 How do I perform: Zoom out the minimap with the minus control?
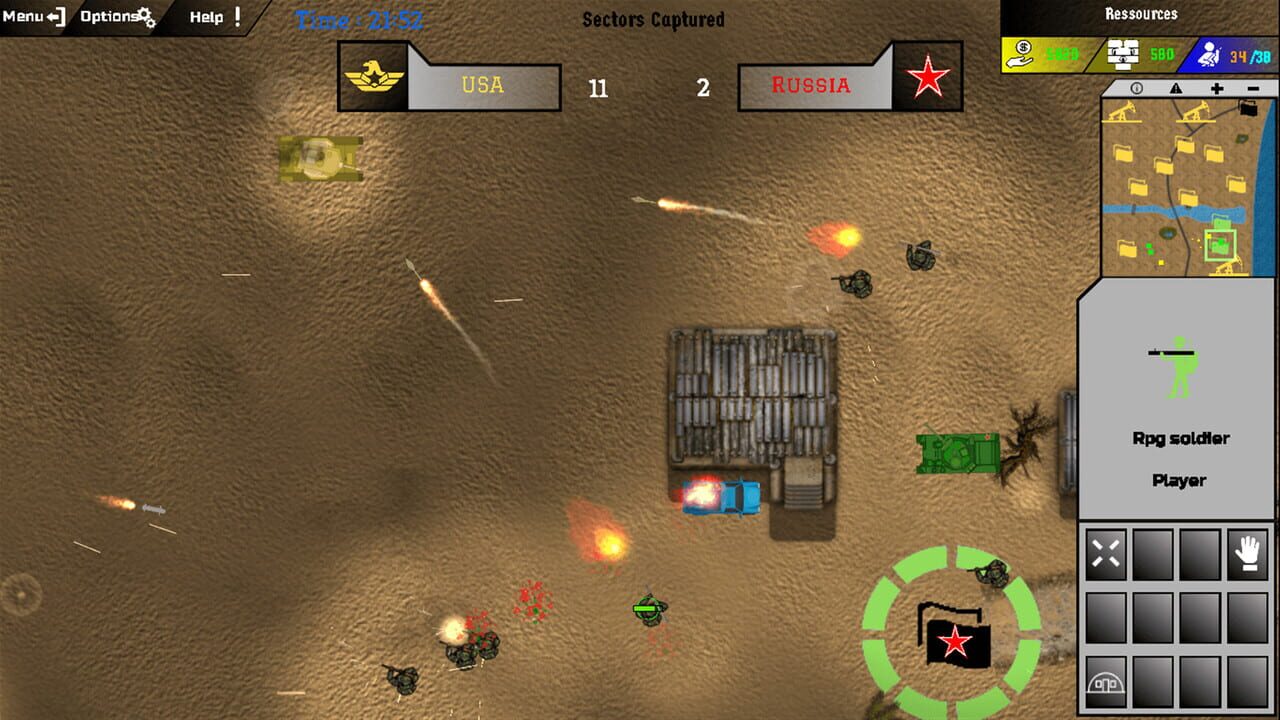pyautogui.click(x=1253, y=89)
